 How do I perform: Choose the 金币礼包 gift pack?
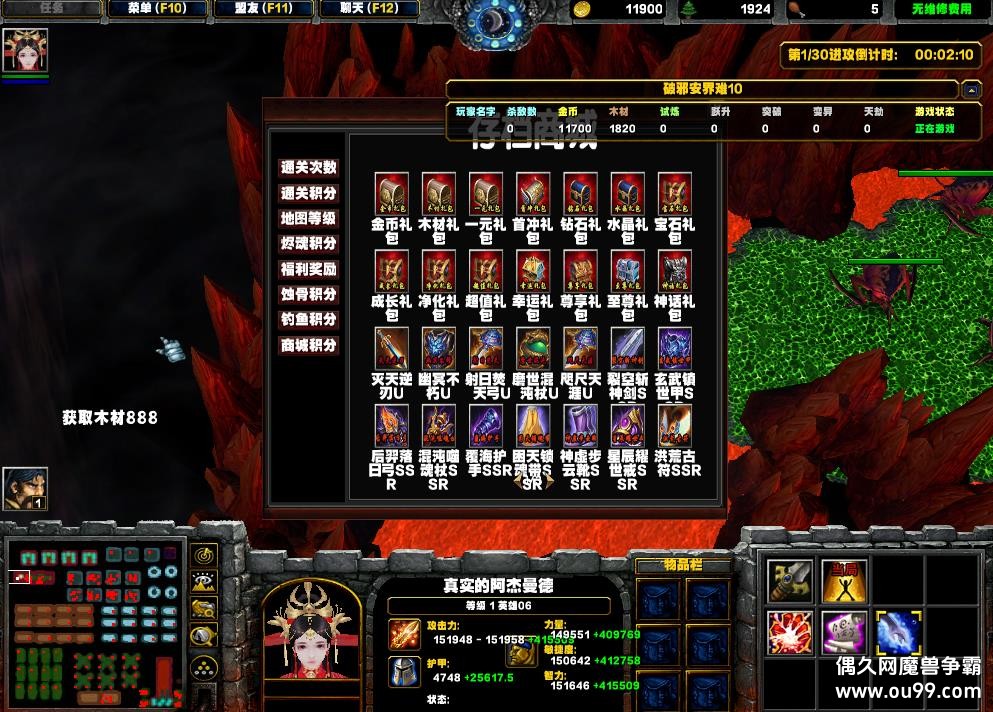(x=391, y=194)
